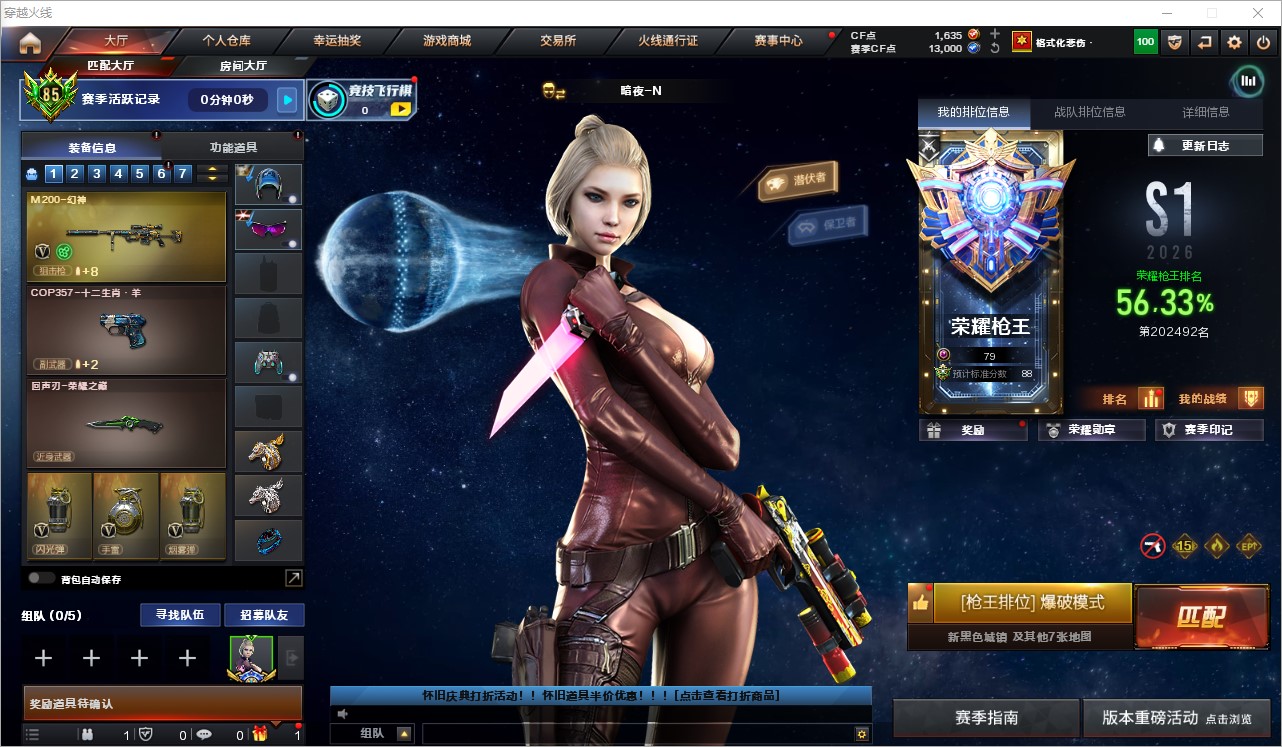Open the 赛季指南 season guide

(x=986, y=718)
